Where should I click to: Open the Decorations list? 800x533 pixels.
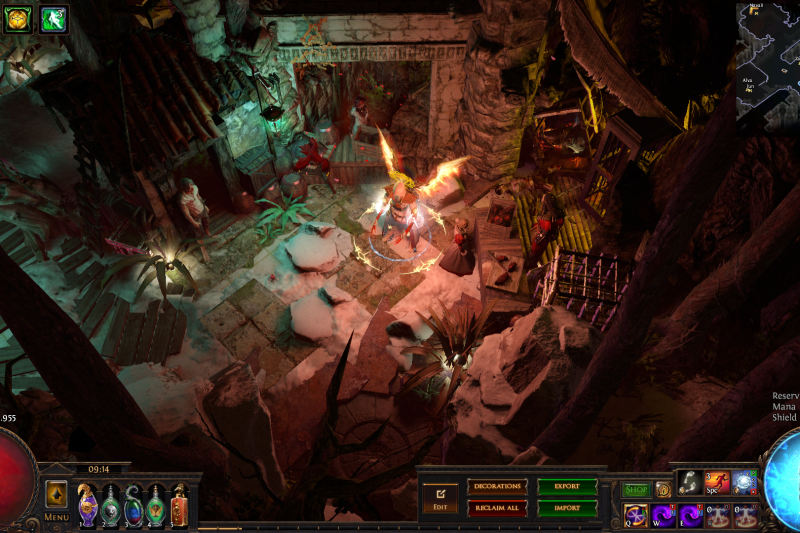click(x=497, y=487)
